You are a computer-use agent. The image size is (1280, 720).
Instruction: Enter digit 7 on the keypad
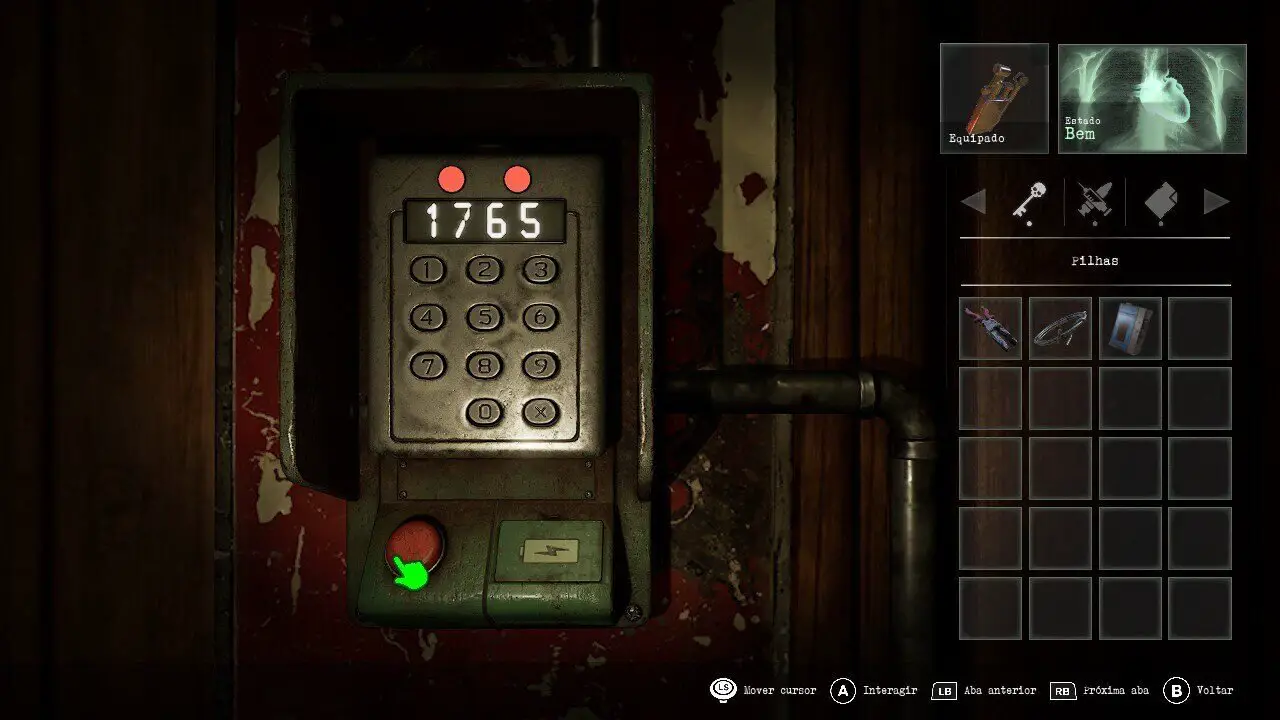click(x=429, y=366)
